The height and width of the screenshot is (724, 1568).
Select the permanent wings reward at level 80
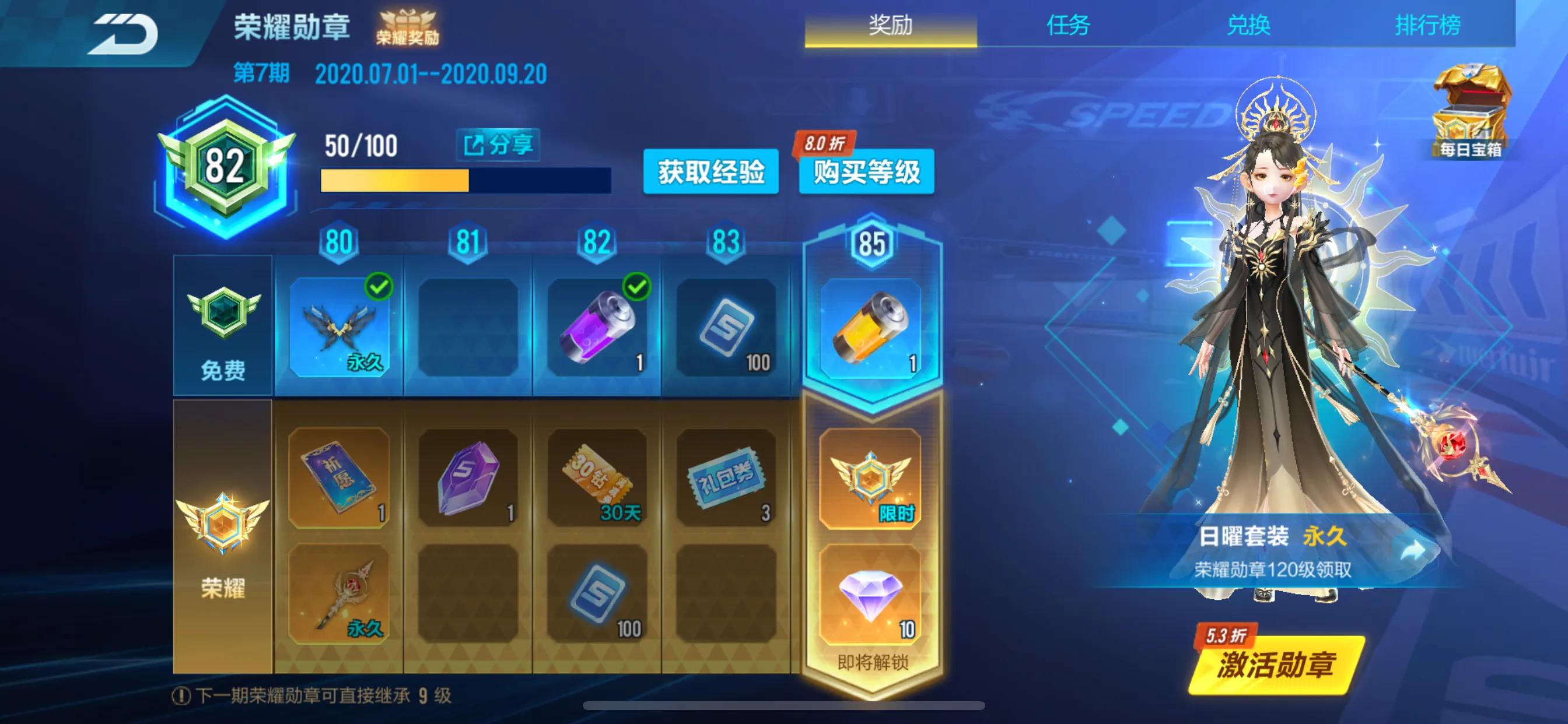[x=341, y=332]
